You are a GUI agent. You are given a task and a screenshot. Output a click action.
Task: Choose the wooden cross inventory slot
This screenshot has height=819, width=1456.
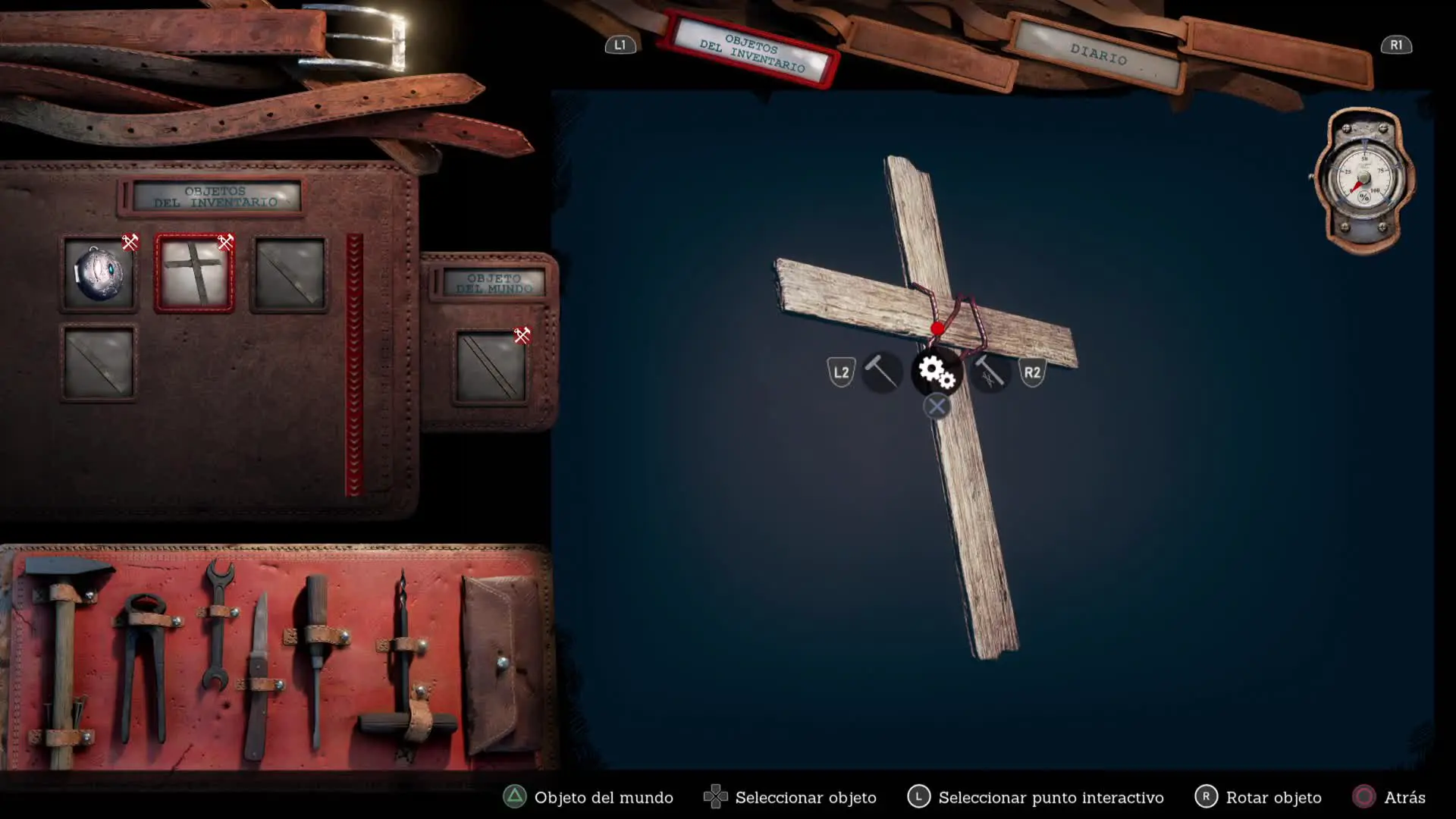tap(195, 274)
